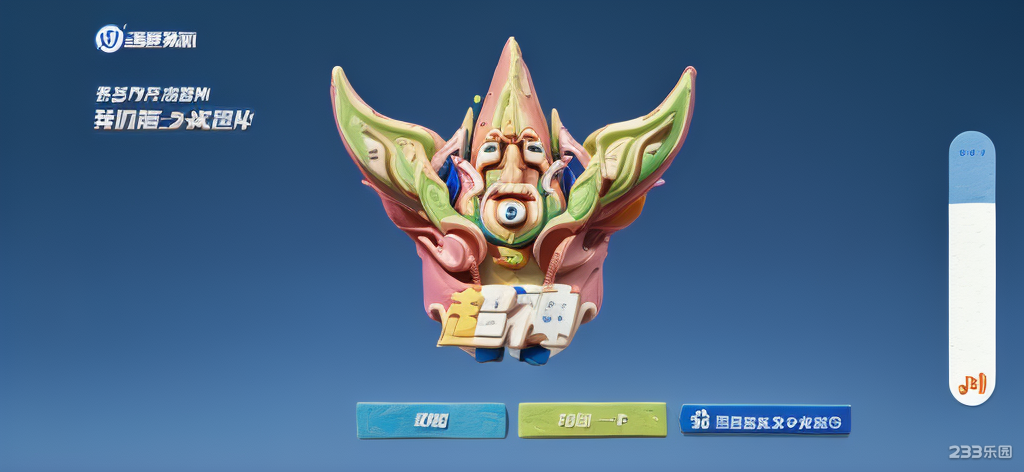
Task: Click the light blue clay button
Action: pyautogui.click(x=431, y=420)
